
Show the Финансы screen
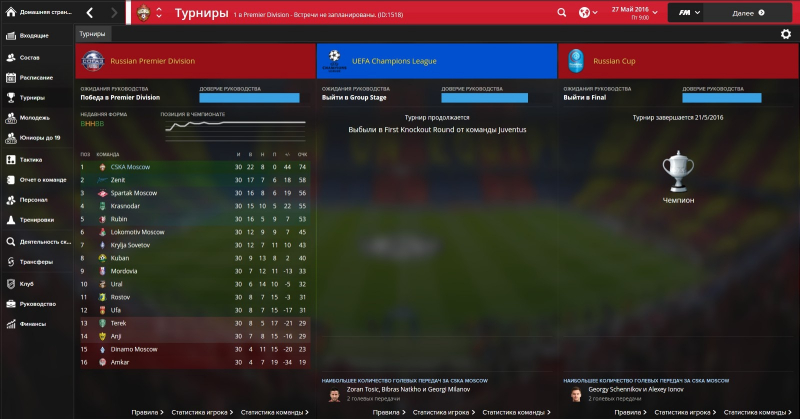tap(34, 324)
